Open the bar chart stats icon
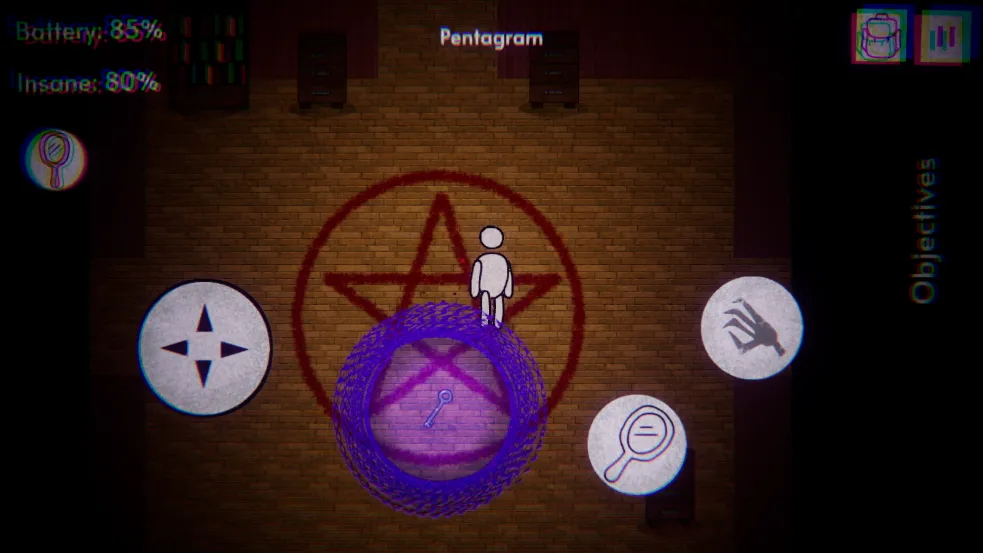The width and height of the screenshot is (983, 553). click(x=945, y=37)
